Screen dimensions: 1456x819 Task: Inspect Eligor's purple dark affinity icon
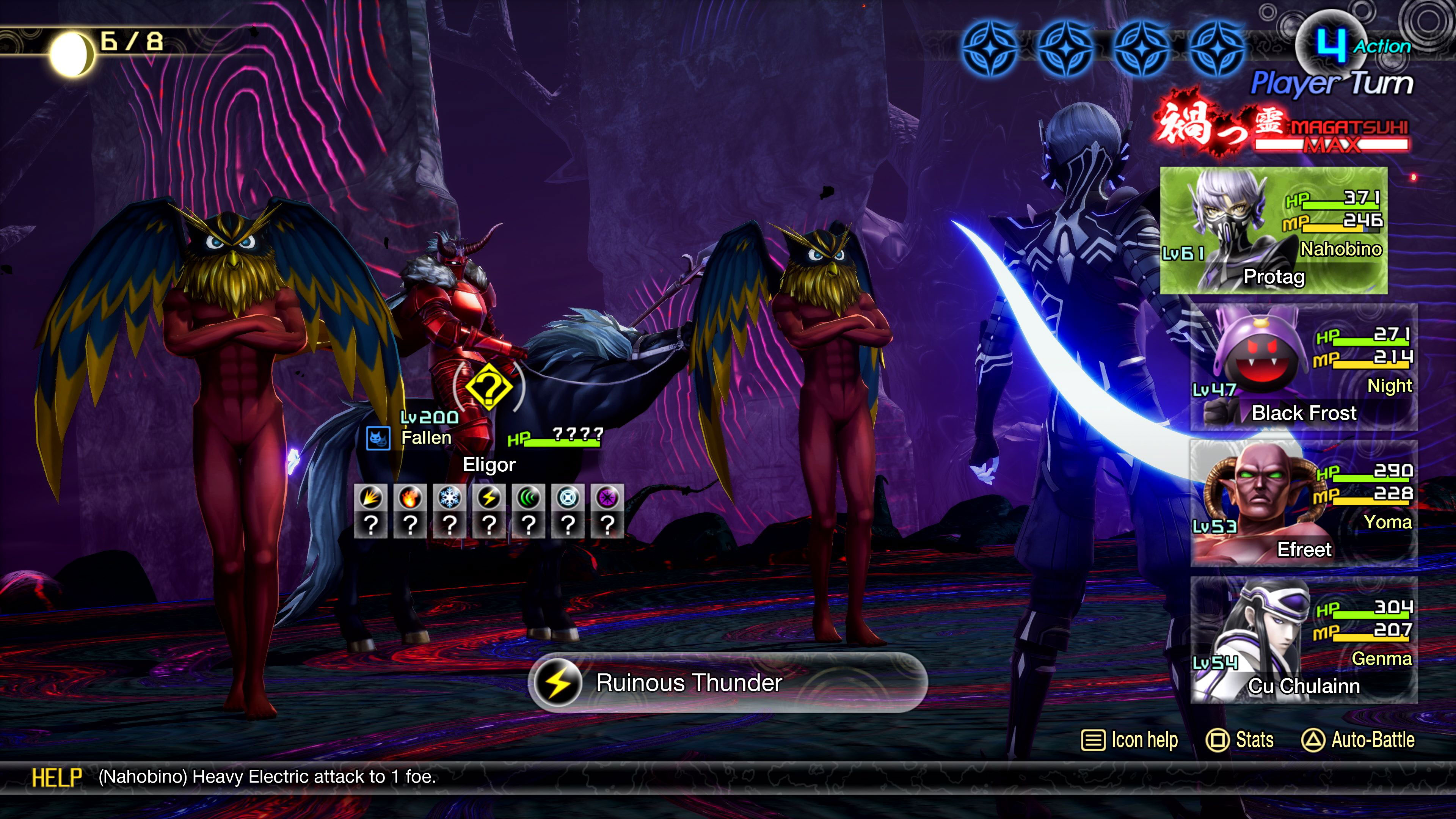point(607,498)
